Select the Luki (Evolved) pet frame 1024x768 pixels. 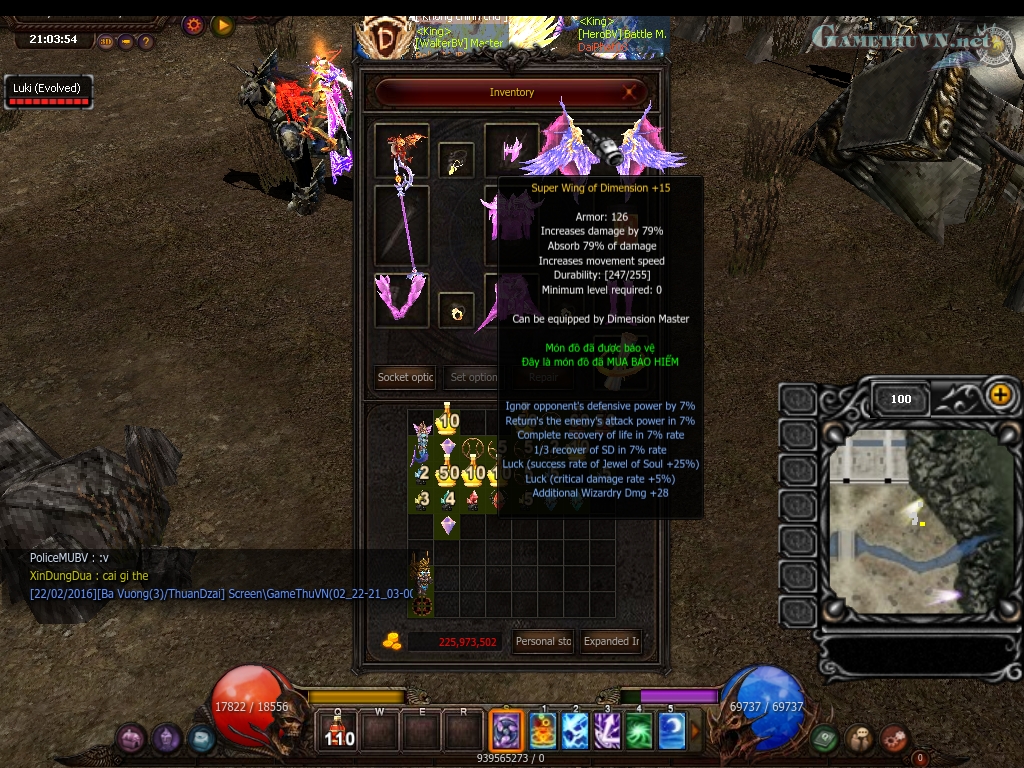tap(46, 92)
